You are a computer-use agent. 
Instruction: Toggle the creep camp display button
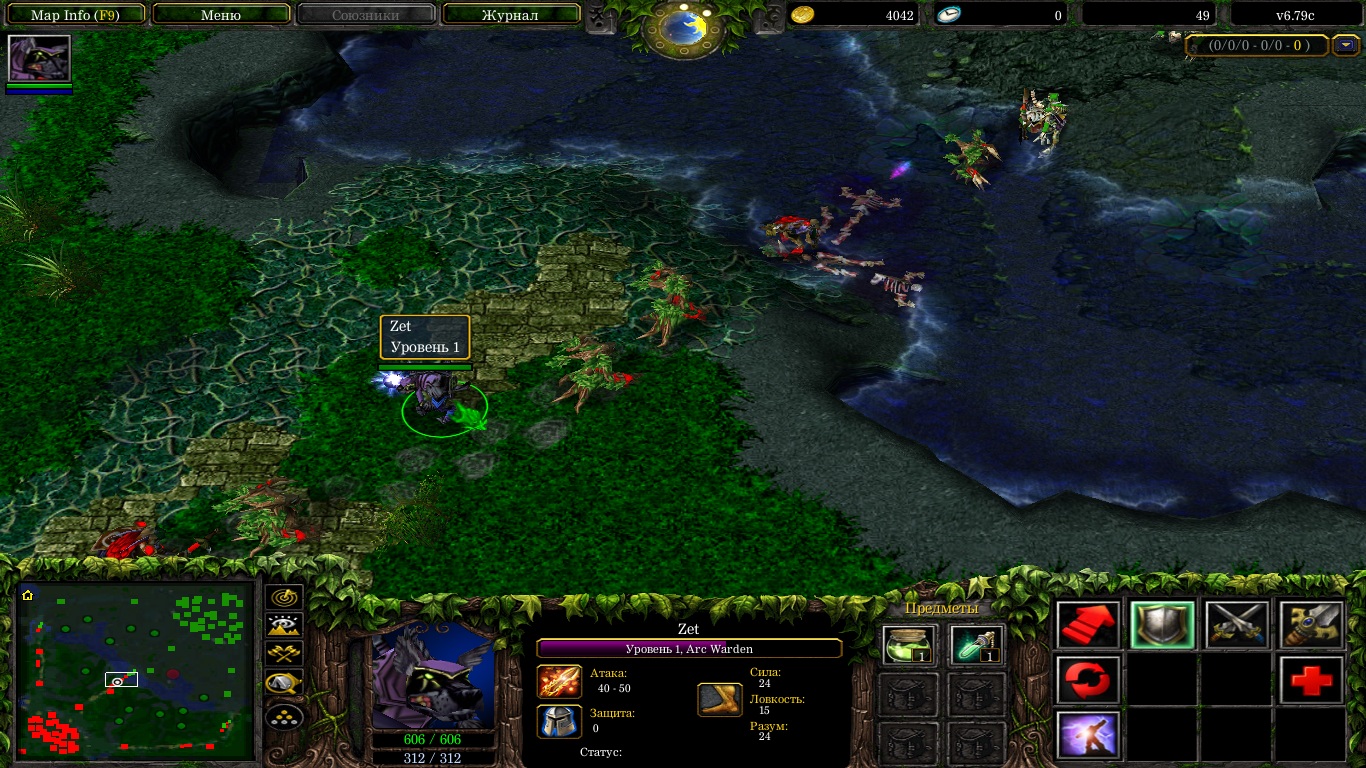click(x=285, y=684)
